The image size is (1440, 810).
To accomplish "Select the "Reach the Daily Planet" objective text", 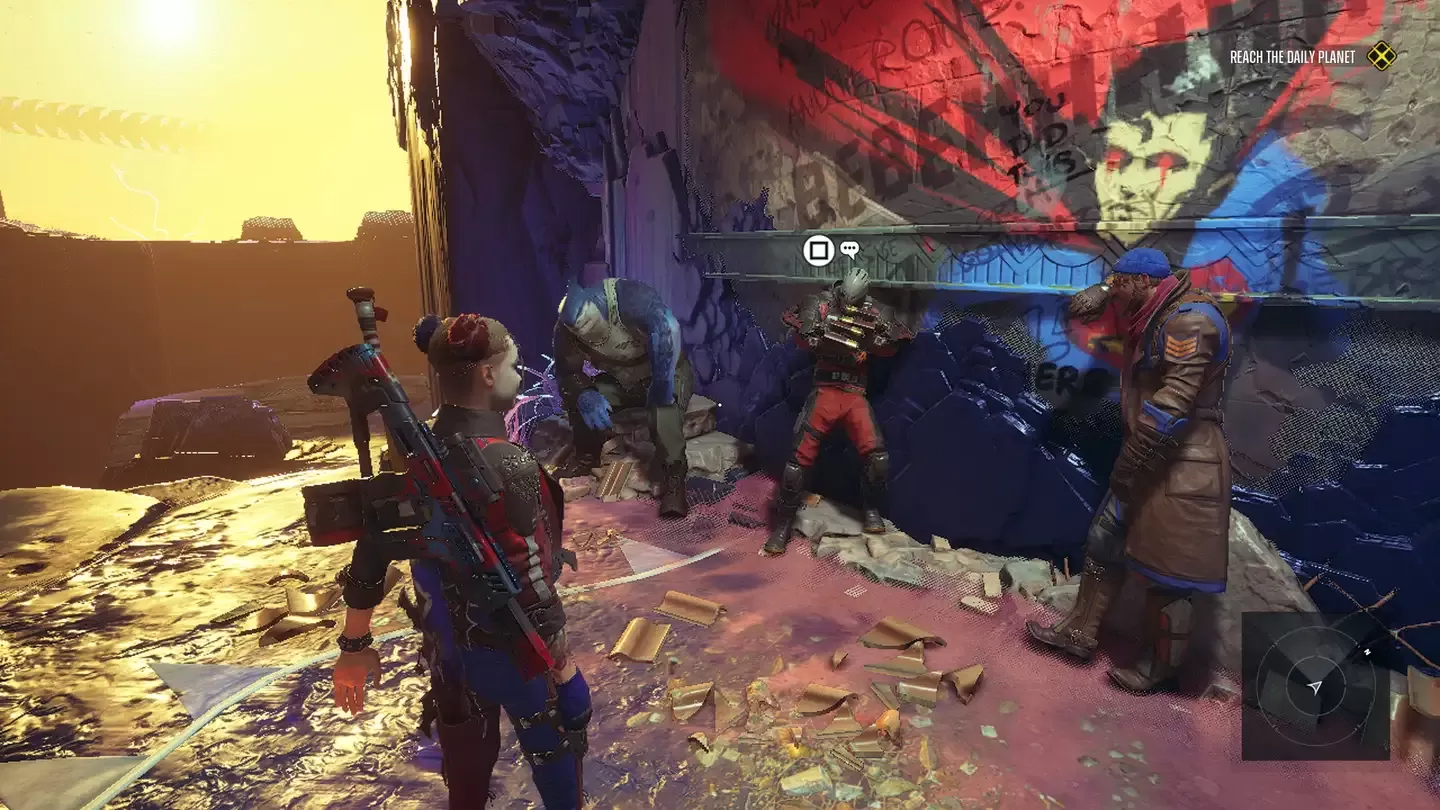I will click(x=1292, y=57).
